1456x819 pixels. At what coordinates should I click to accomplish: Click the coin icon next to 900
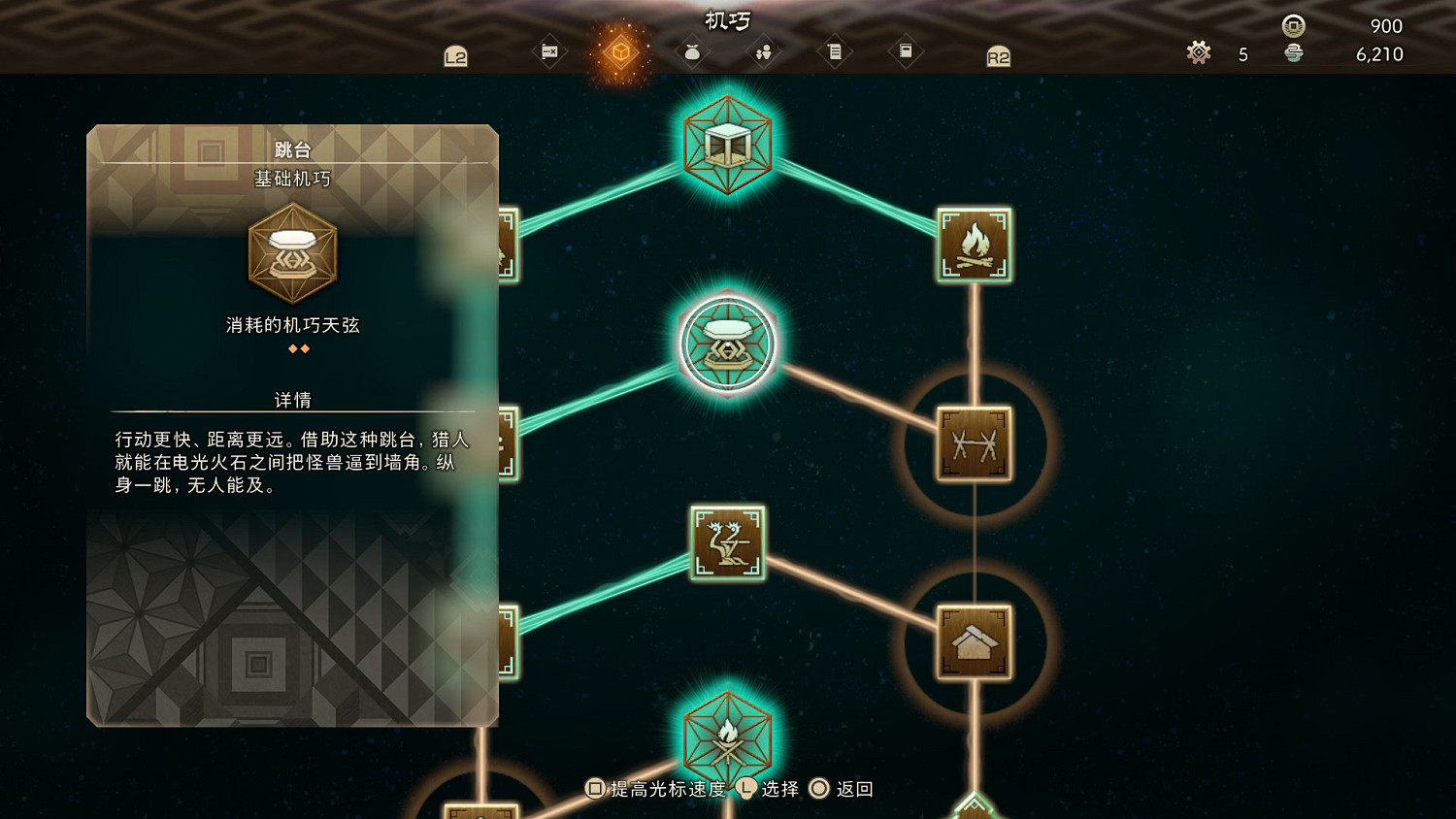[x=1291, y=26]
